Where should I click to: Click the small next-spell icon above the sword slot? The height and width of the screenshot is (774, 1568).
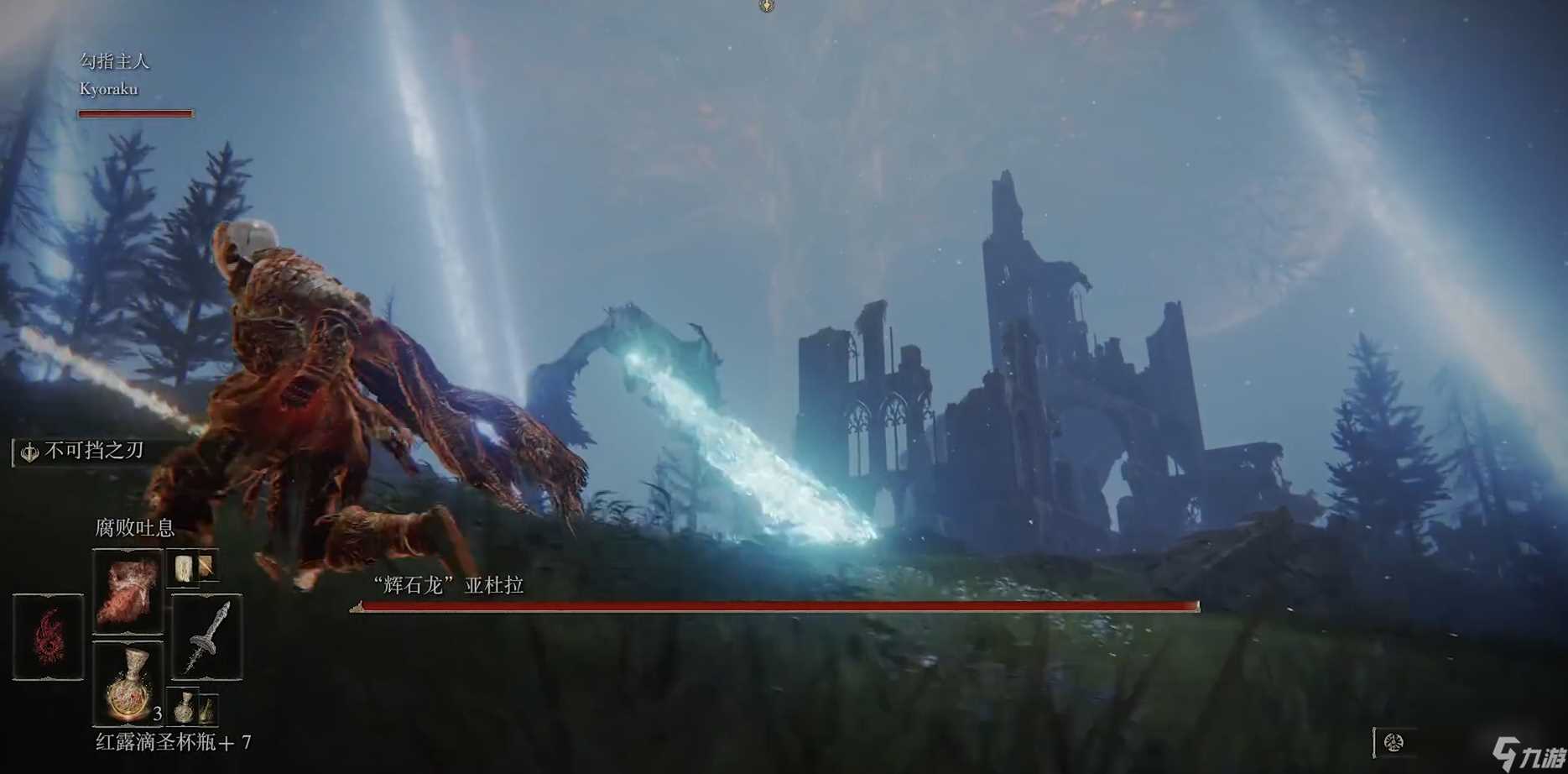click(192, 568)
